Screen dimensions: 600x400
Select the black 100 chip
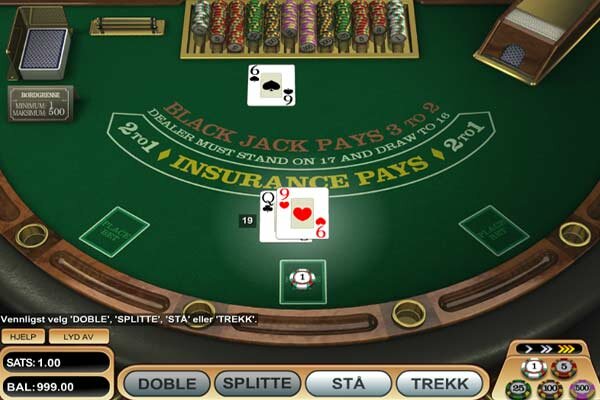(x=550, y=388)
